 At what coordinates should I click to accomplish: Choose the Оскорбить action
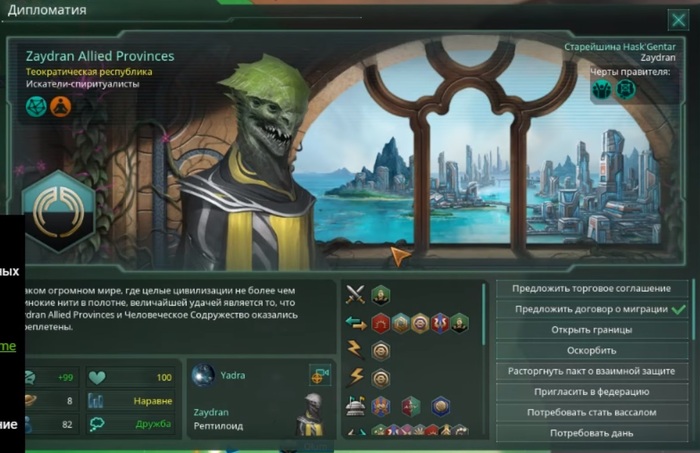(x=591, y=351)
